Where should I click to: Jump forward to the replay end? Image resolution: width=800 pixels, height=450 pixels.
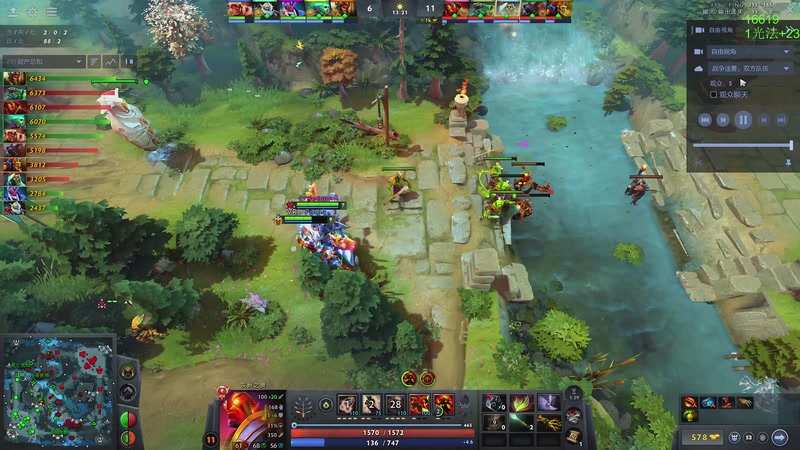pyautogui.click(x=781, y=119)
